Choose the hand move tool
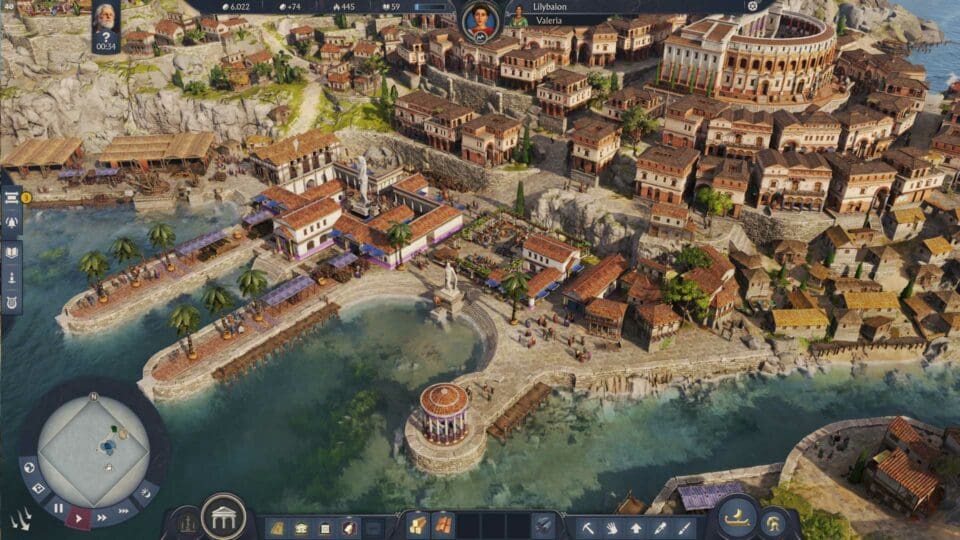This screenshot has width=960, height=540. pos(613,526)
